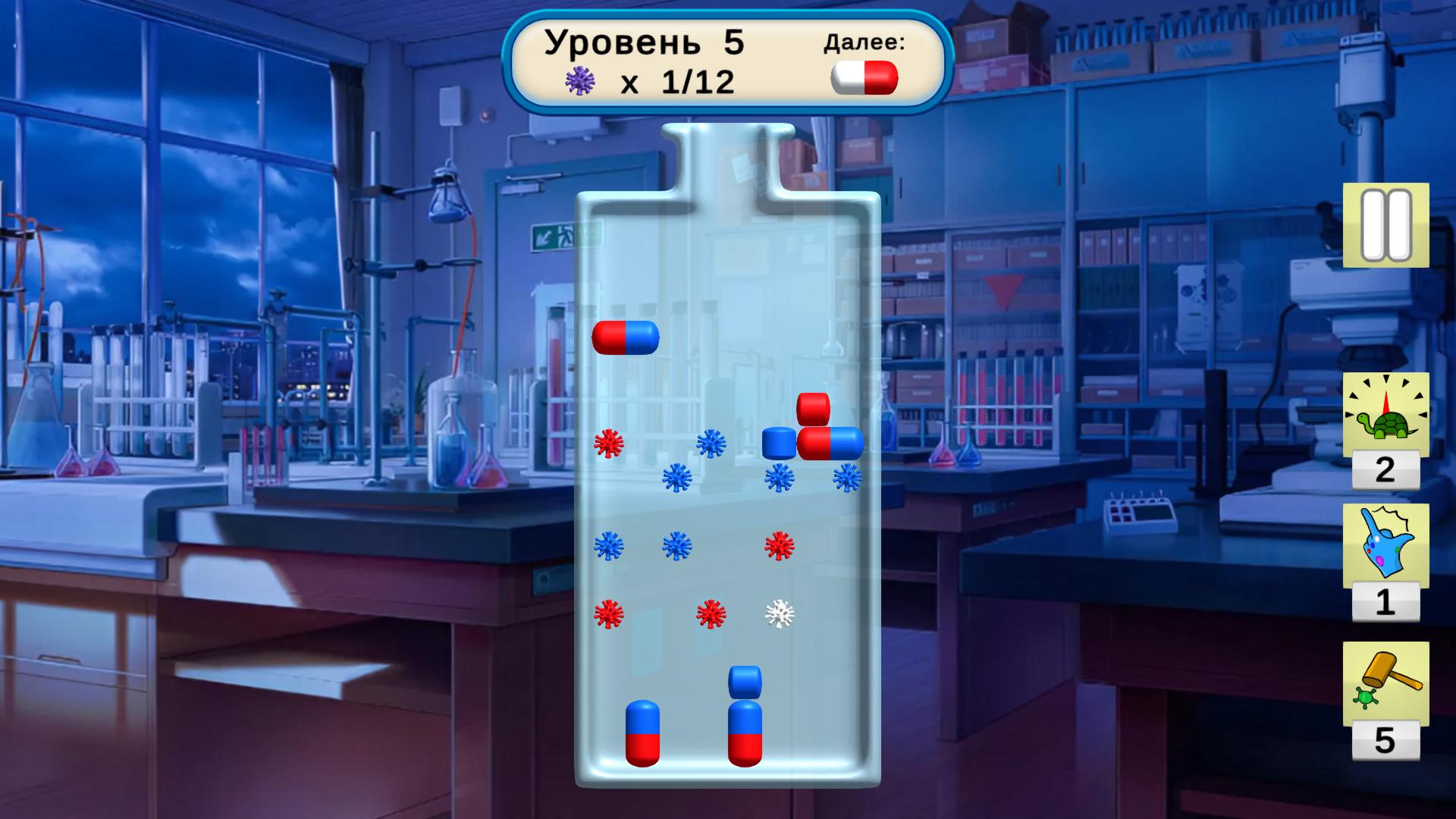Click the 1/12 virus progress counter
1456x819 pixels.
(x=696, y=80)
